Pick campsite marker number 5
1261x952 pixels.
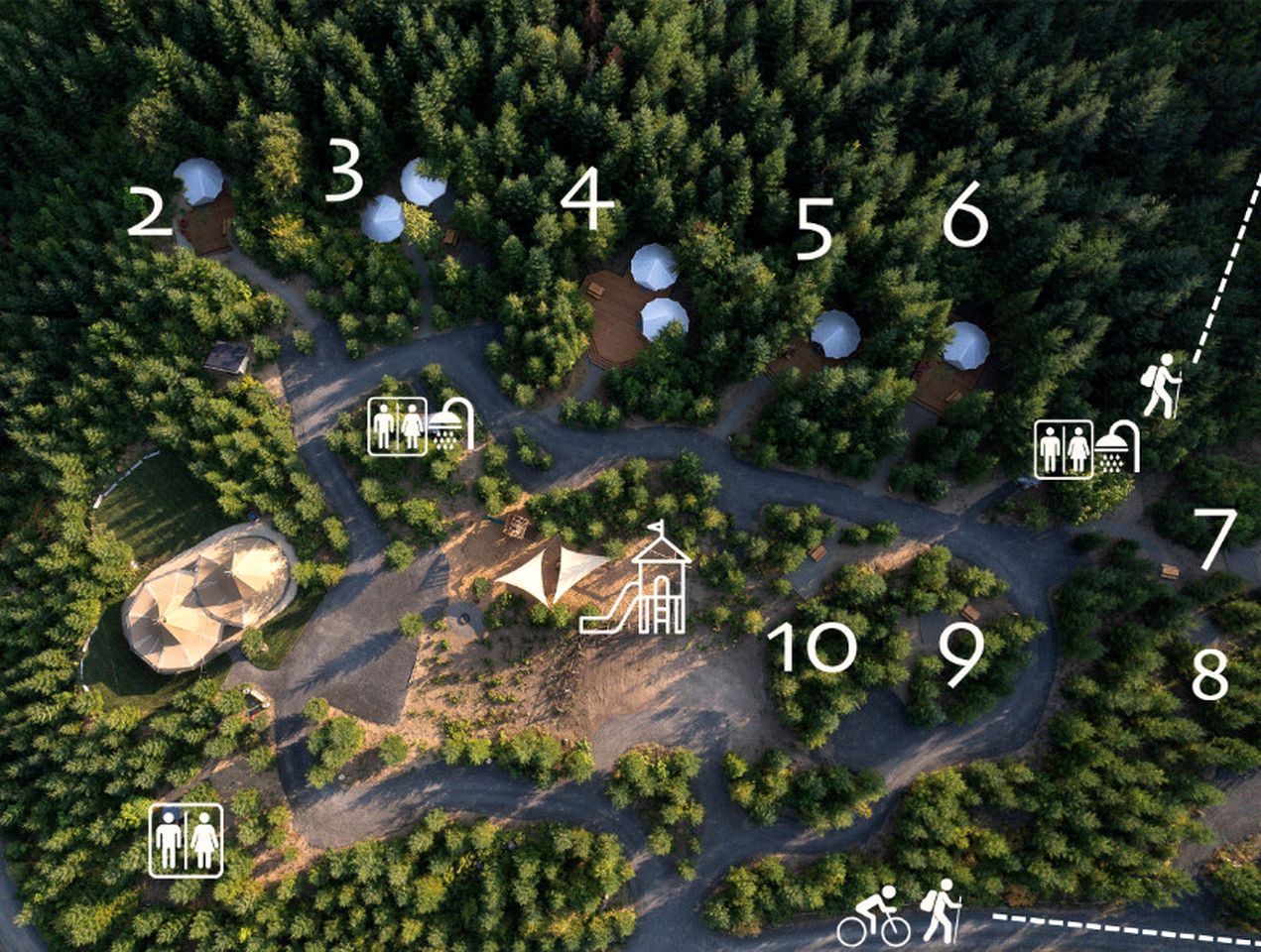click(x=814, y=229)
